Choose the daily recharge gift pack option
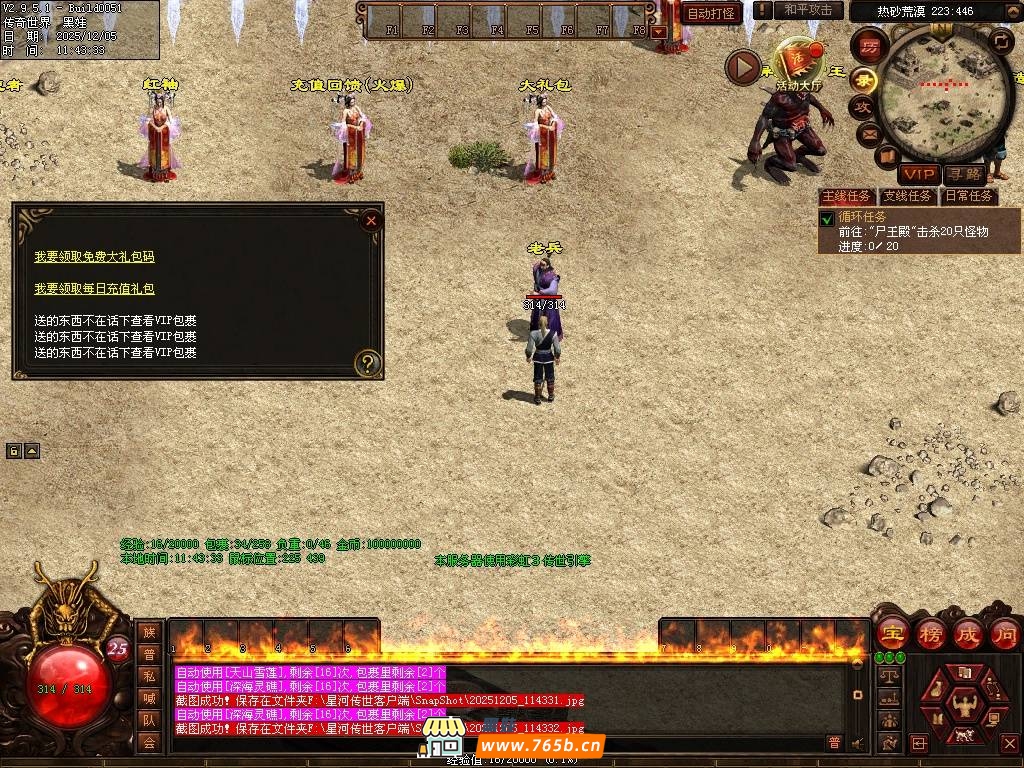 pyautogui.click(x=94, y=289)
